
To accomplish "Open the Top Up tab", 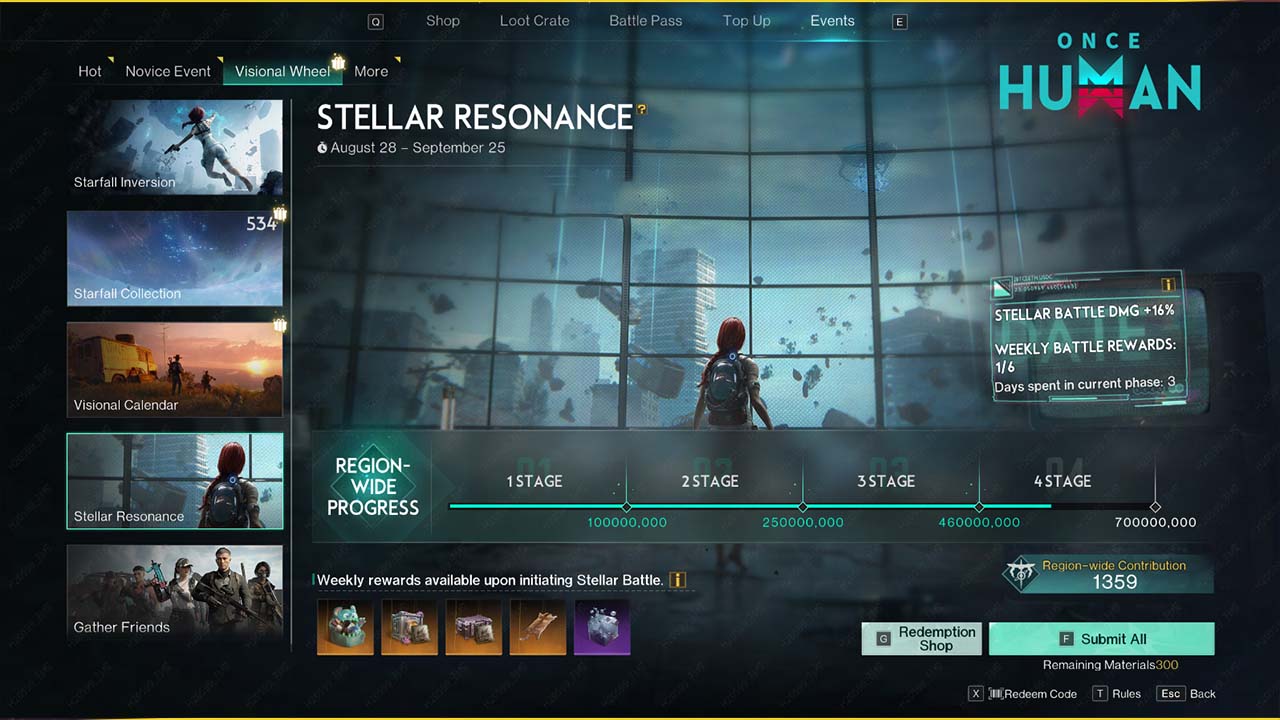I will 746,21.
